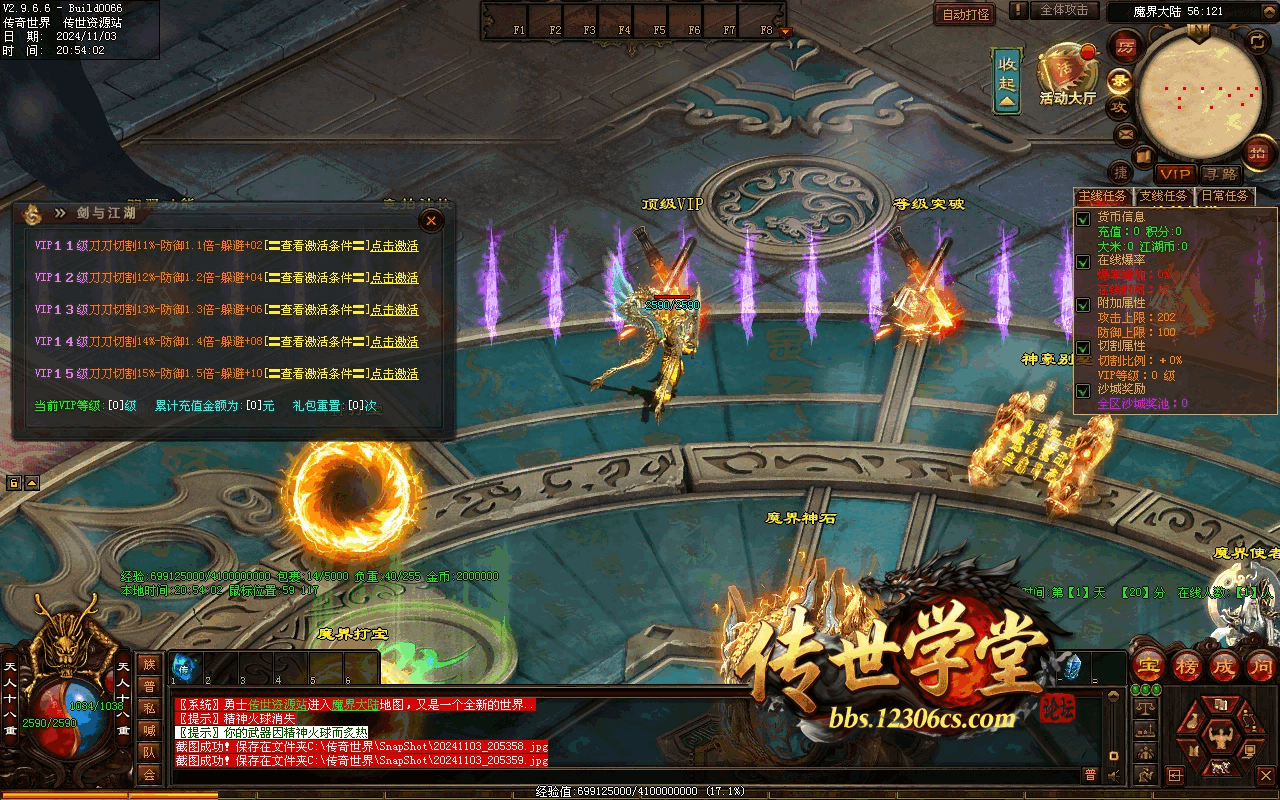Select hotbar slot 1 blue gem item

(x=186, y=667)
